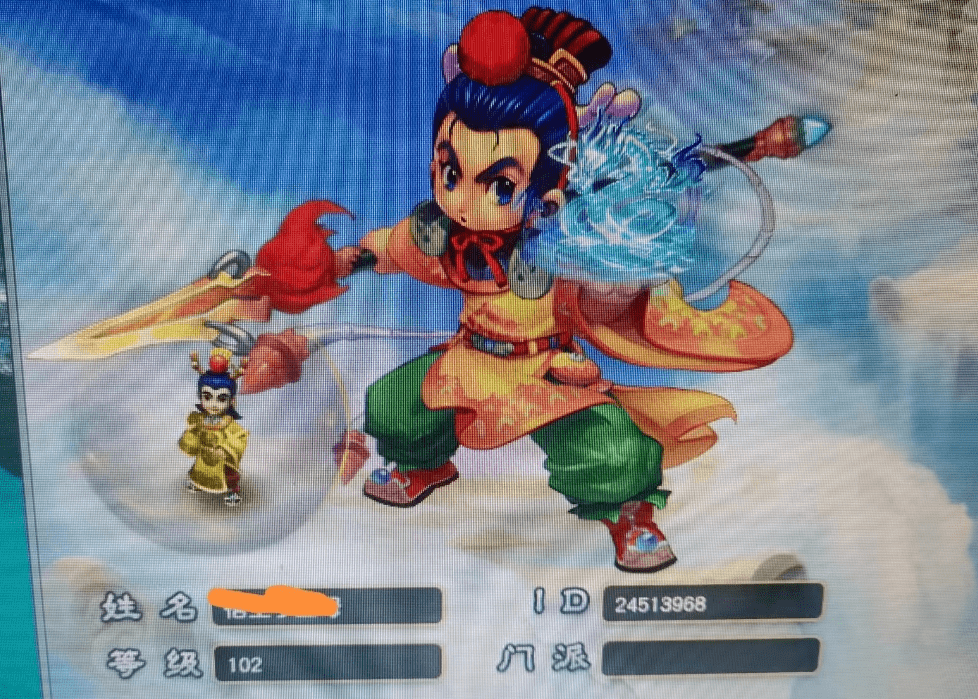The height and width of the screenshot is (699, 978).
Task: Select the ID field showing 24513968
Action: (712, 602)
